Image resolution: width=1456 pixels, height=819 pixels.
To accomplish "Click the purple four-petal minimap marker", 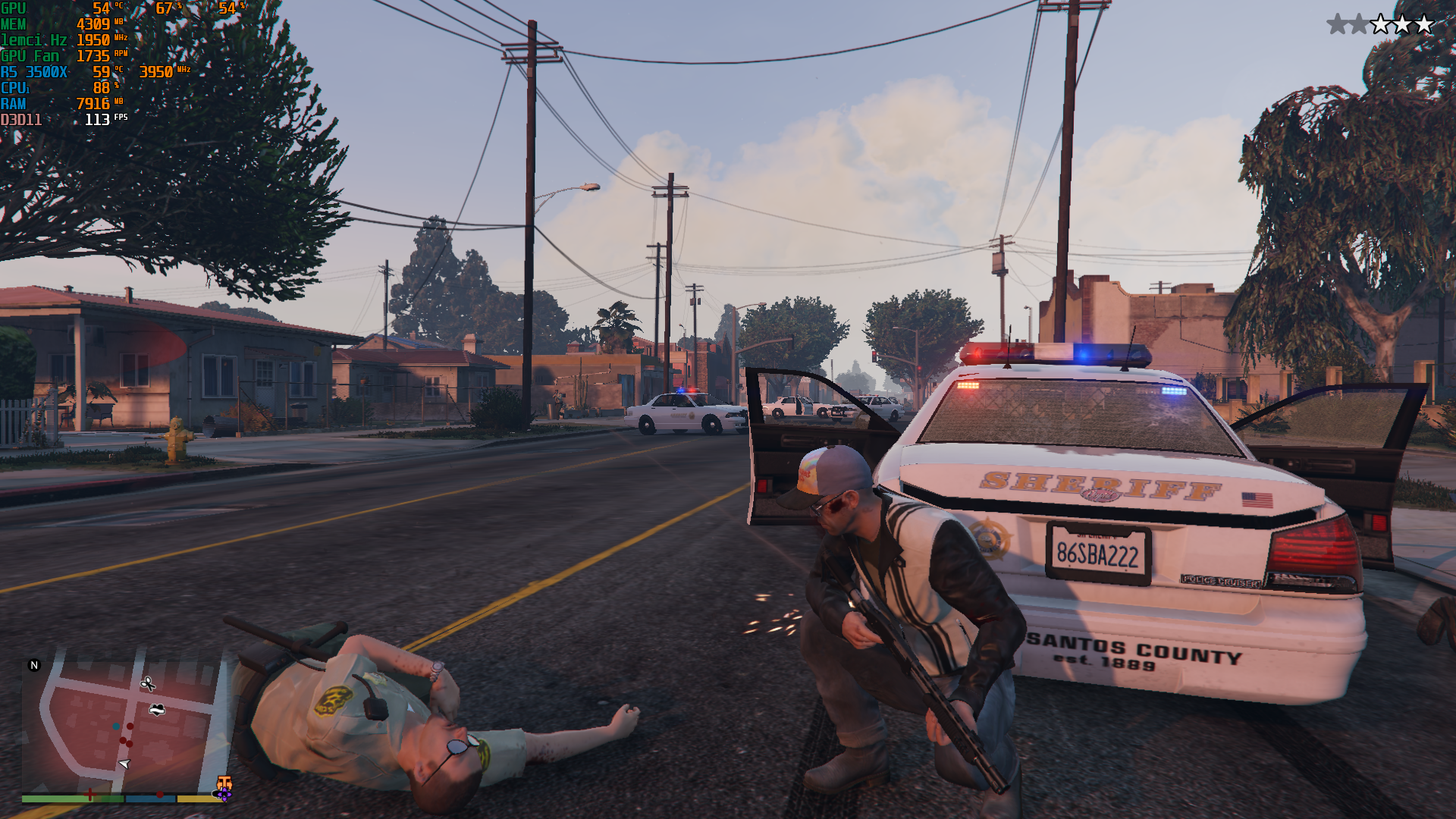I will pos(224,794).
